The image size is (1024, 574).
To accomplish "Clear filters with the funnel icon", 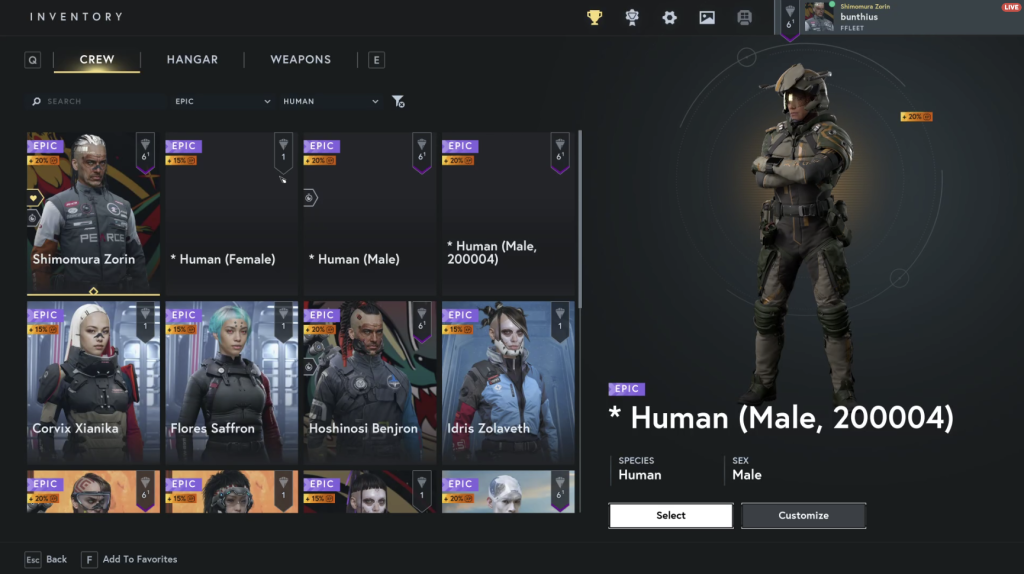I will [398, 102].
